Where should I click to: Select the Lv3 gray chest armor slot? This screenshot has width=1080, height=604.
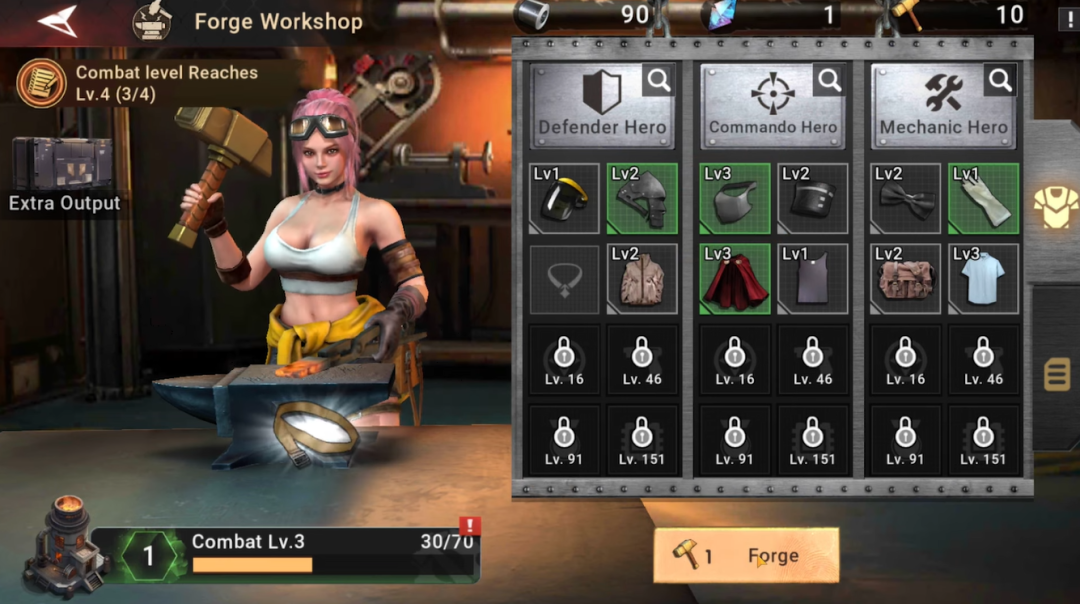pyautogui.click(x=735, y=199)
